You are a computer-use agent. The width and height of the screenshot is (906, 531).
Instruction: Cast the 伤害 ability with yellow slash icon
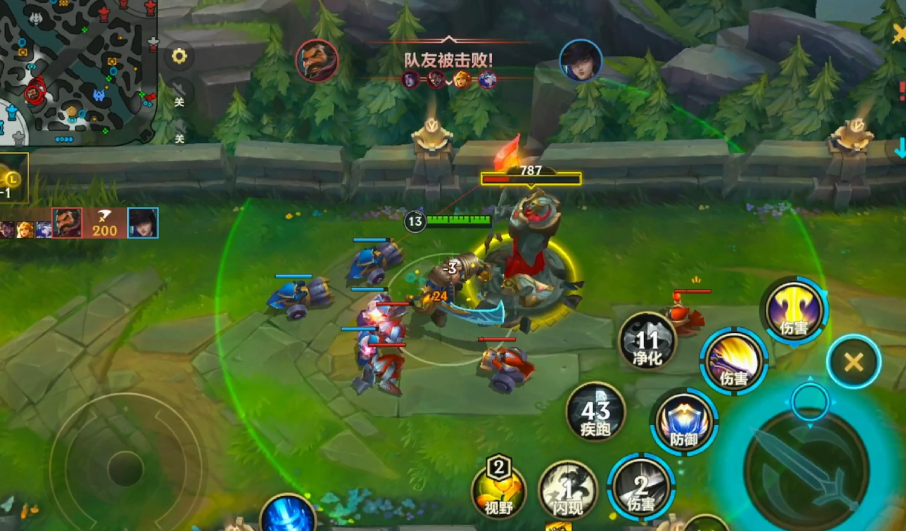pos(733,360)
